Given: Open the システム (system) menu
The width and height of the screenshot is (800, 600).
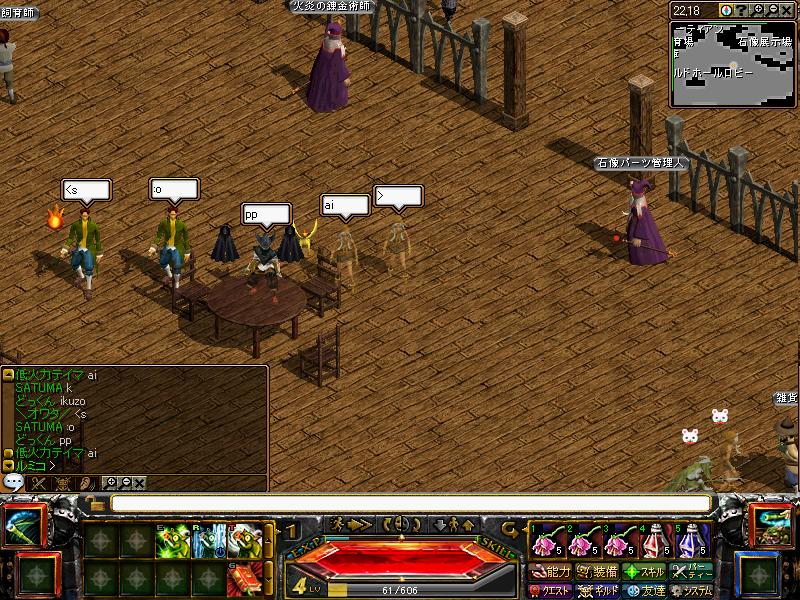Looking at the screenshot, I should (691, 591).
